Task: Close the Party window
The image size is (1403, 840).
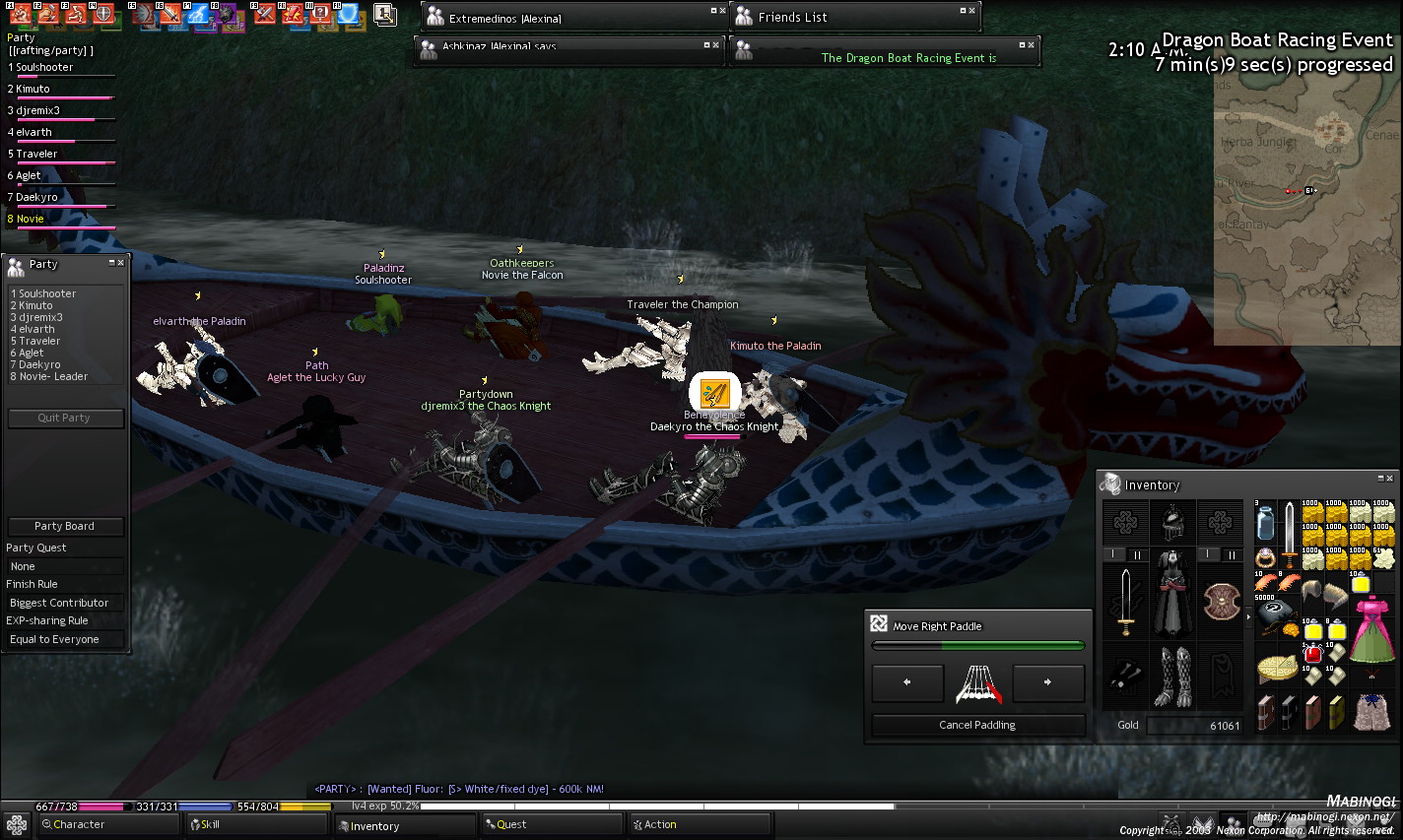Action: [121, 263]
